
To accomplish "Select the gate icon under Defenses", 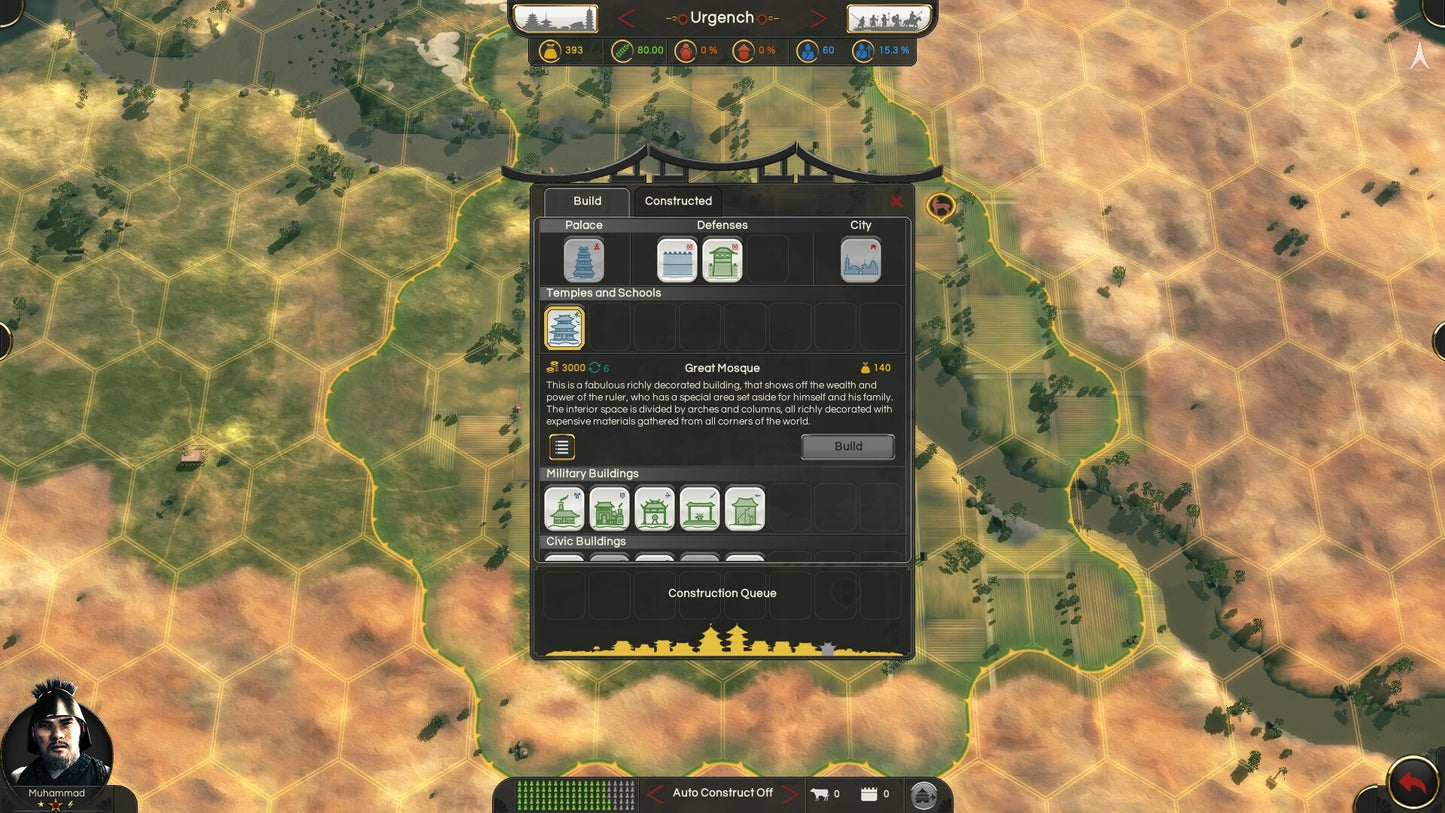I will coord(722,259).
